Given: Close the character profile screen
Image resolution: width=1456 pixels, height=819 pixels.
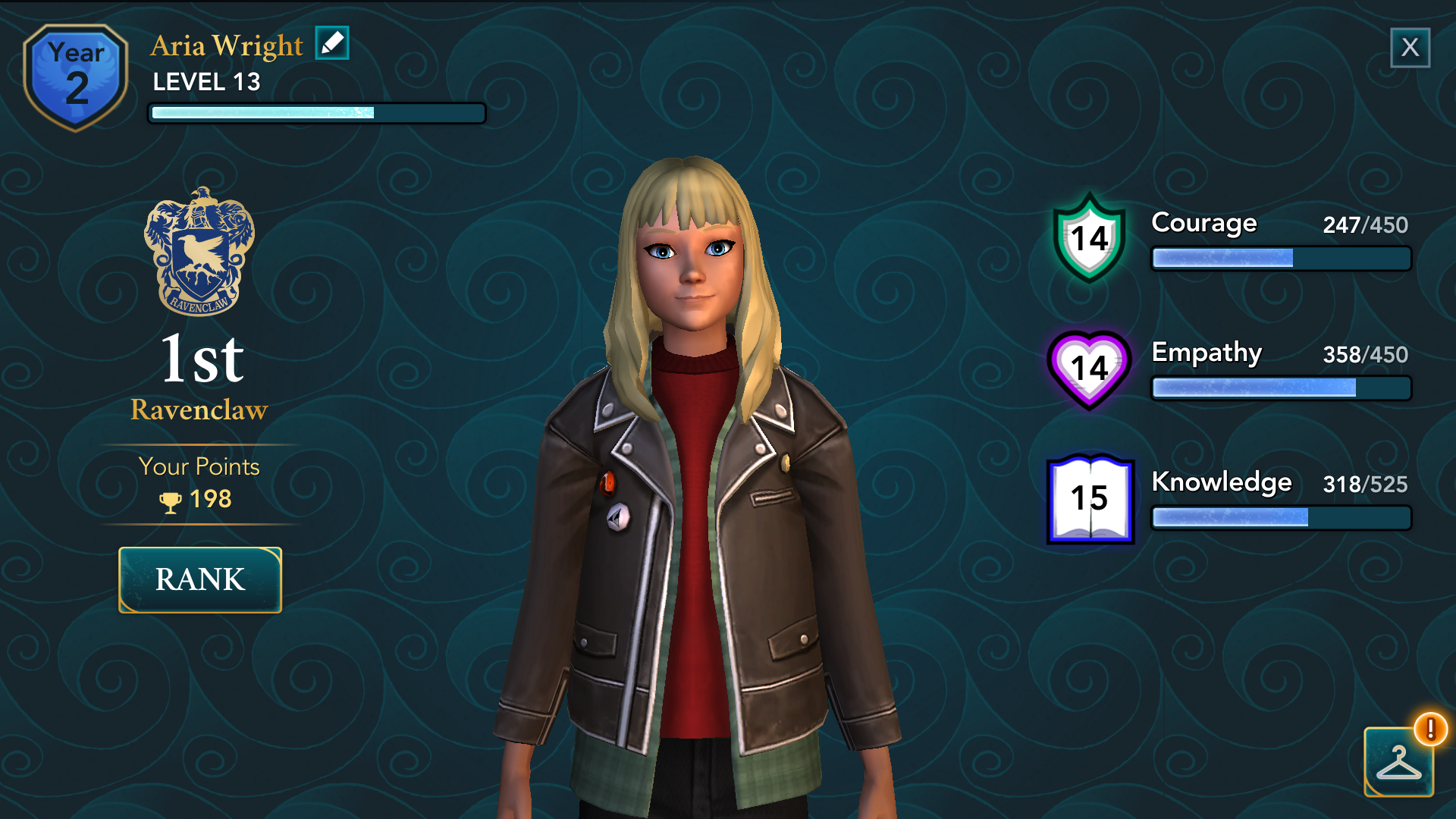Looking at the screenshot, I should click(1410, 48).
